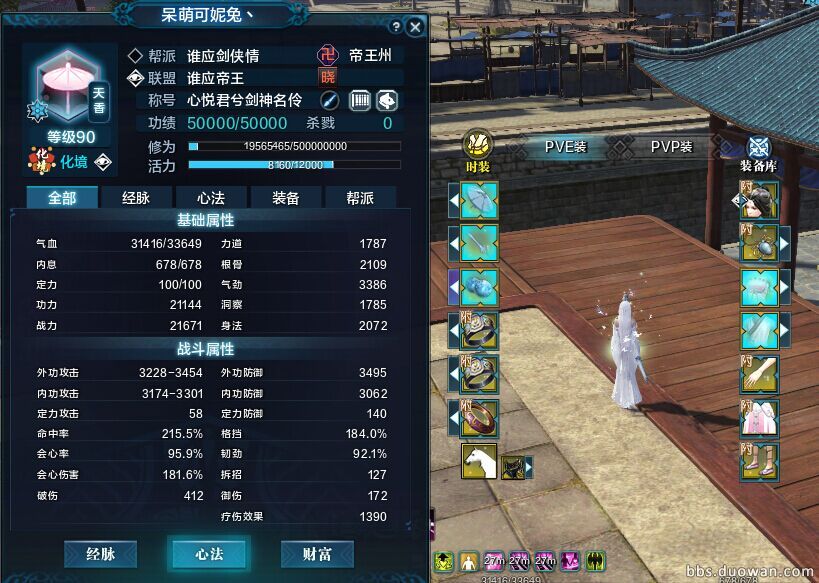Switch to the 全部 tab
The height and width of the screenshot is (583, 819).
click(x=62, y=198)
